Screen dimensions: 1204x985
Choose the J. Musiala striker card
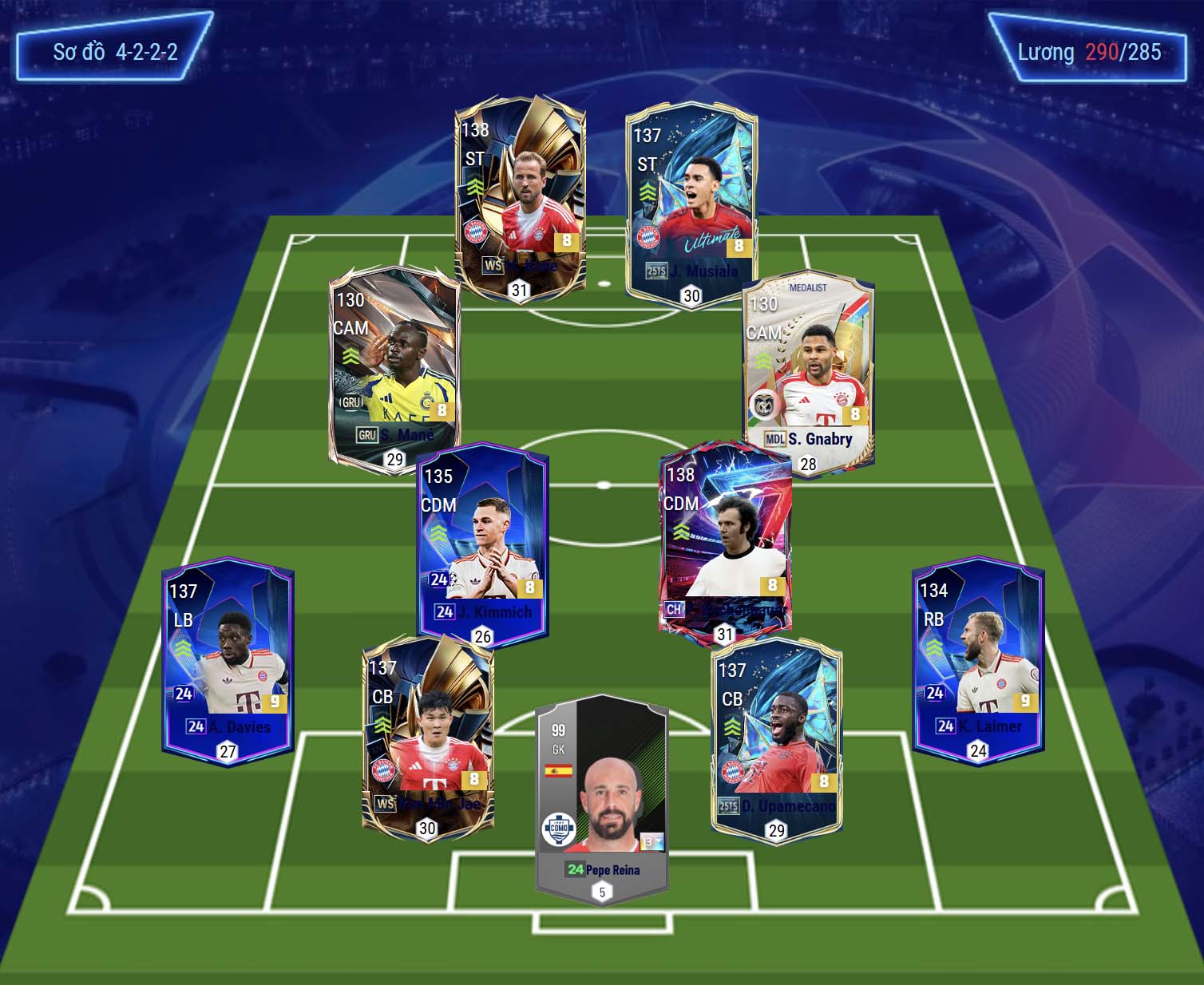(x=691, y=204)
